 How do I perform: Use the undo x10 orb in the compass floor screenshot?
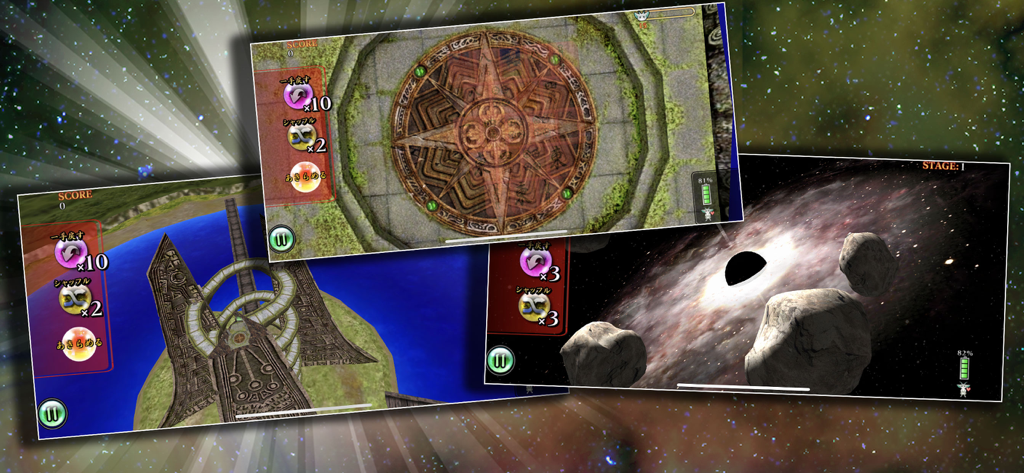tap(297, 95)
